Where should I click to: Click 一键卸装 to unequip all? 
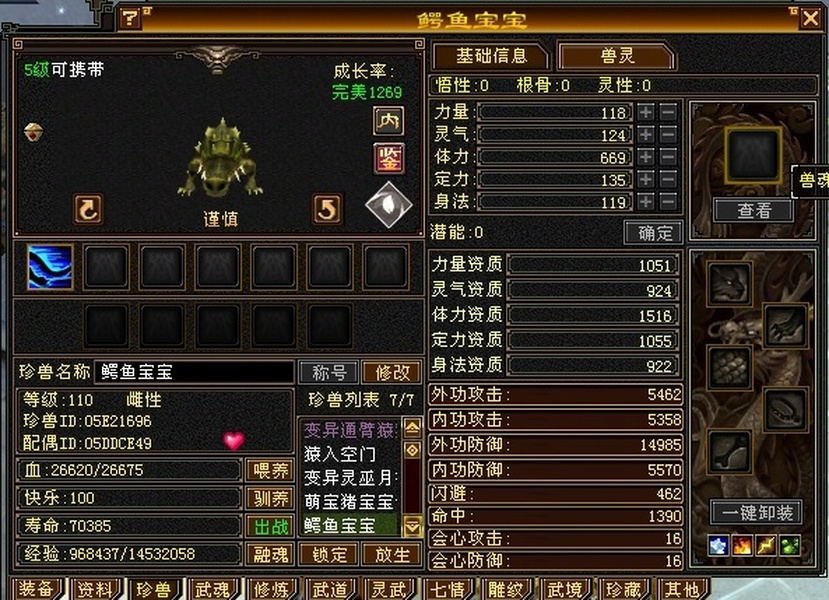coord(757,513)
